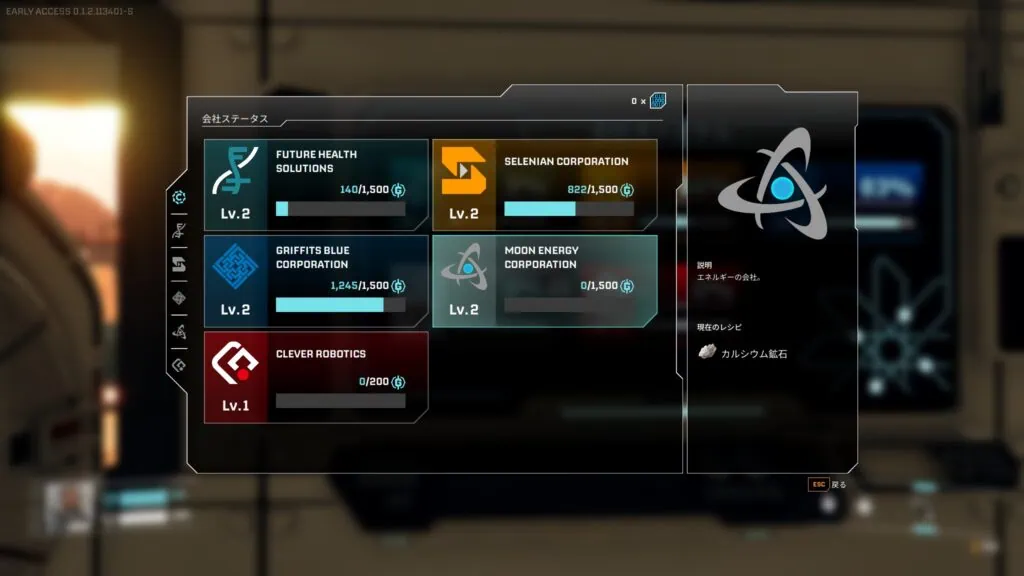Show the Griffits diamond maze sidebar tab
1024x576 pixels.
[x=179, y=298]
